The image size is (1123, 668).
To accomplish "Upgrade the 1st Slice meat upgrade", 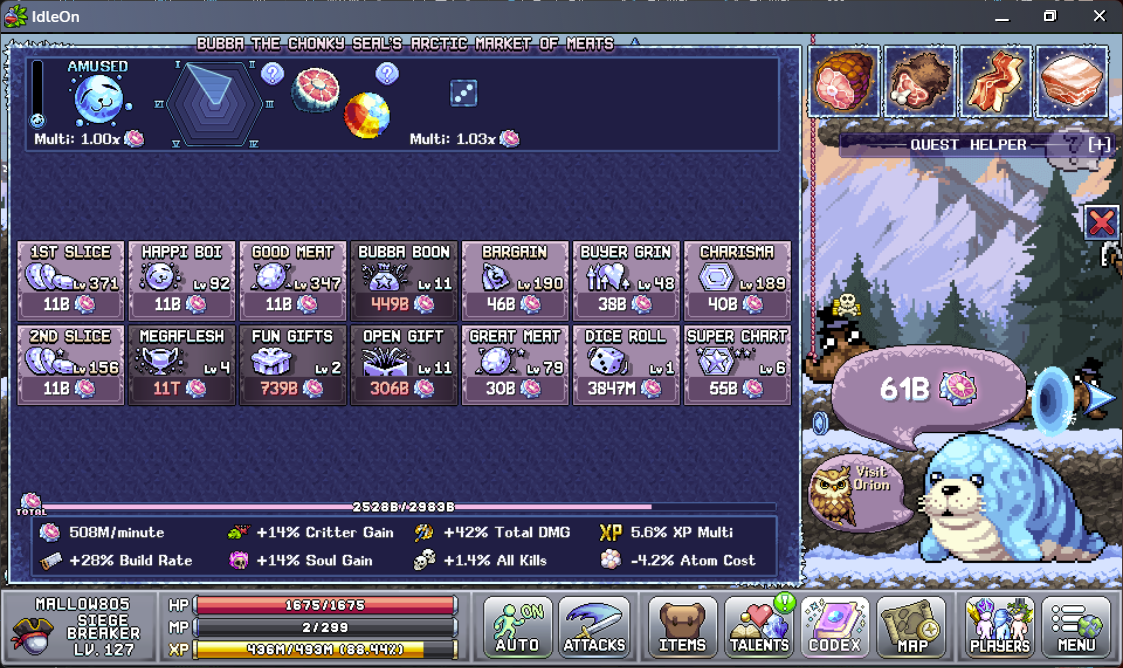I will (72, 281).
